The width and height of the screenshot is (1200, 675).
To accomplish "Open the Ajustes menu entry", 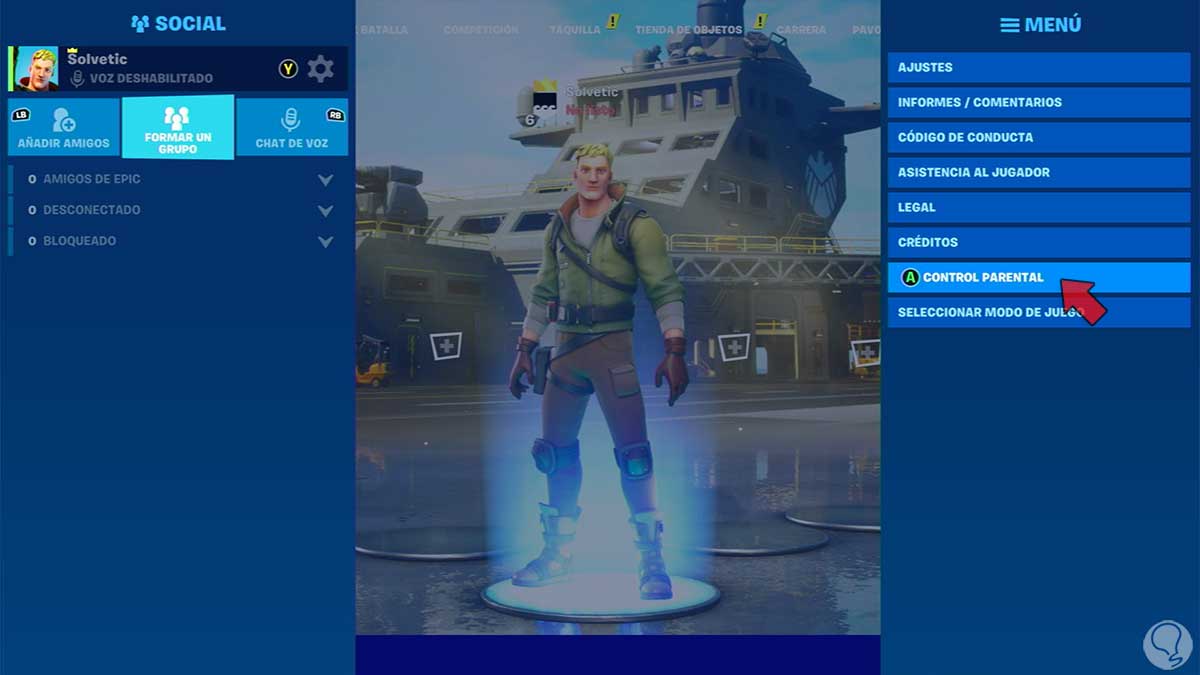I will 1038,68.
